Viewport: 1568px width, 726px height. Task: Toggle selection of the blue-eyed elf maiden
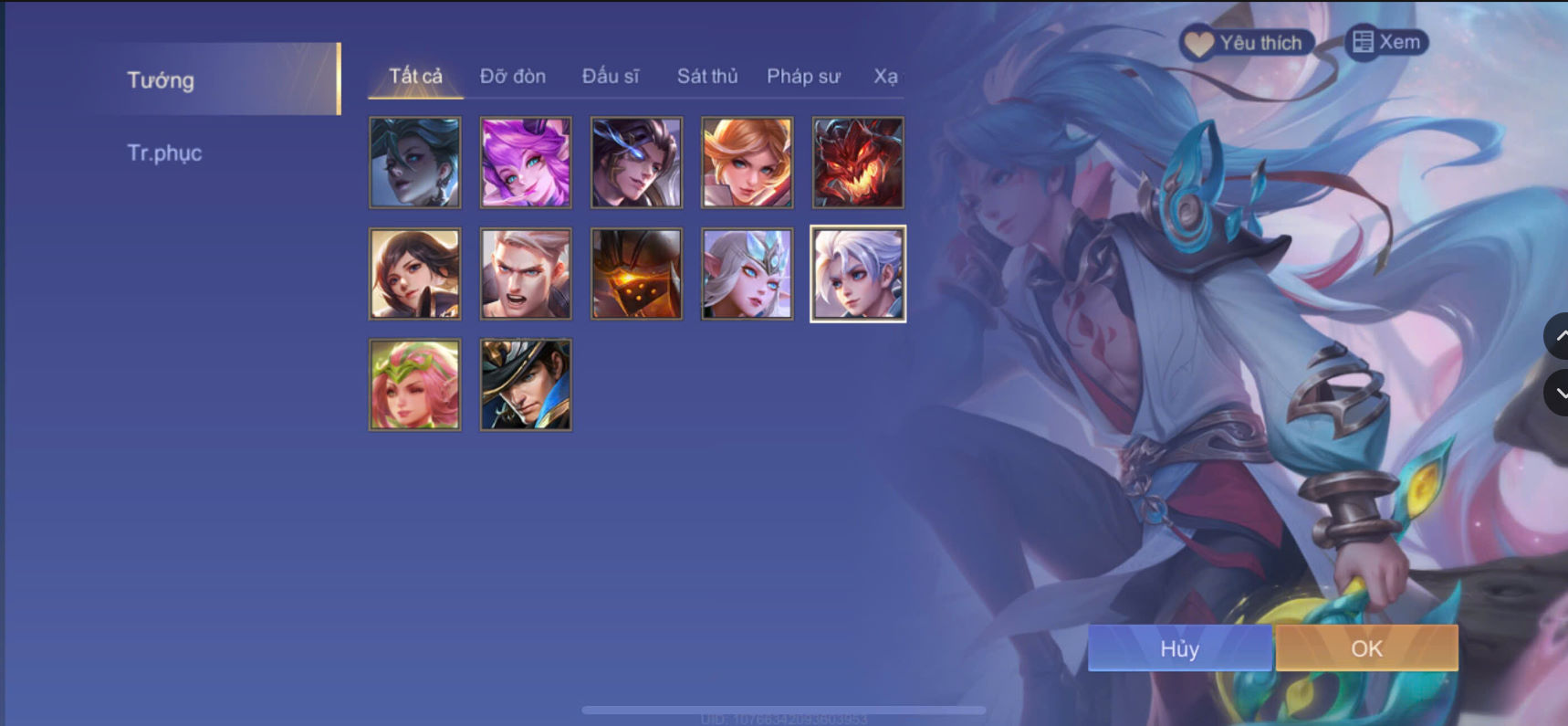[x=747, y=273]
